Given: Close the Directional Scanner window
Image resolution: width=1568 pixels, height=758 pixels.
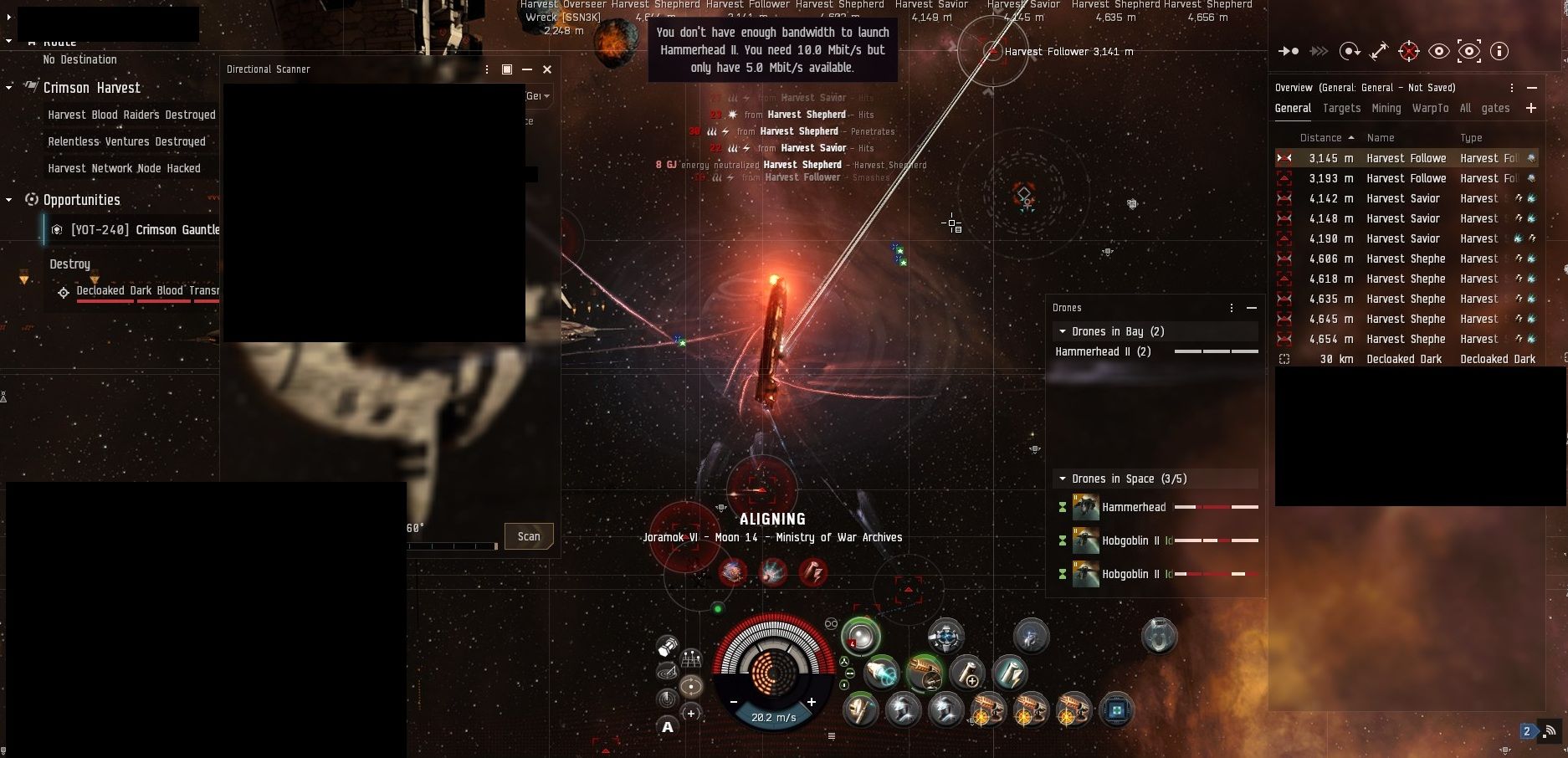Looking at the screenshot, I should click(547, 69).
